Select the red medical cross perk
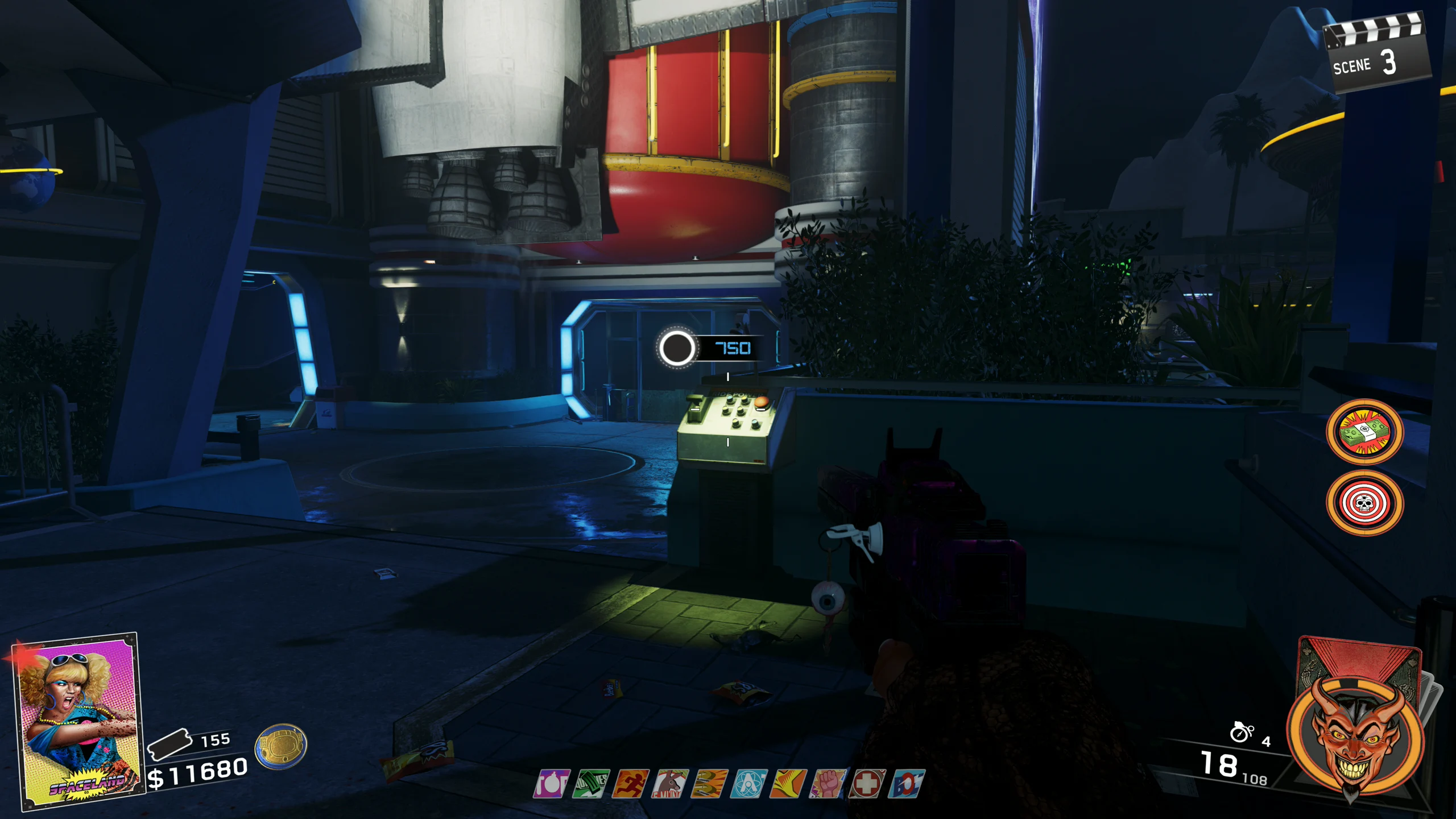1456x819 pixels. pyautogui.click(x=867, y=784)
